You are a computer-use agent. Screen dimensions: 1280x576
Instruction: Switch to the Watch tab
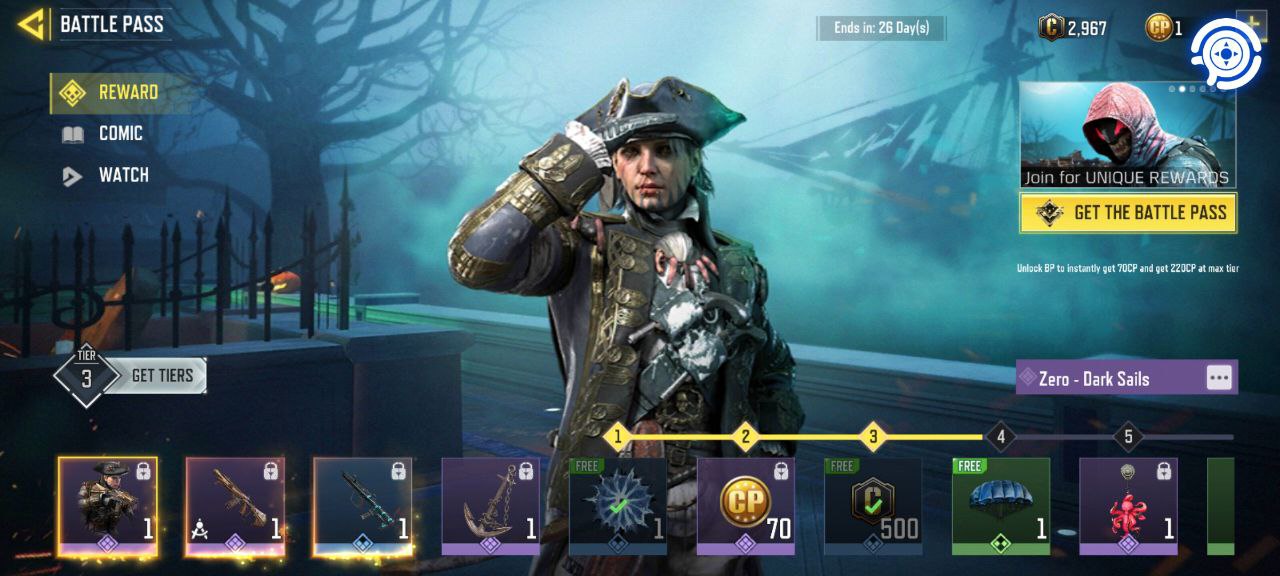pyautogui.click(x=123, y=176)
